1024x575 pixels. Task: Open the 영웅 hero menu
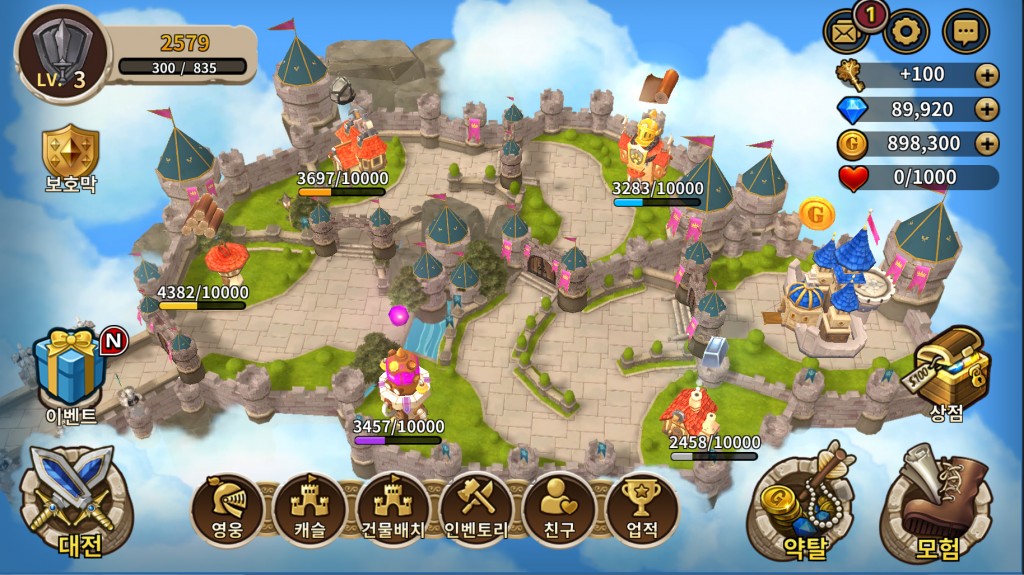pos(227,509)
